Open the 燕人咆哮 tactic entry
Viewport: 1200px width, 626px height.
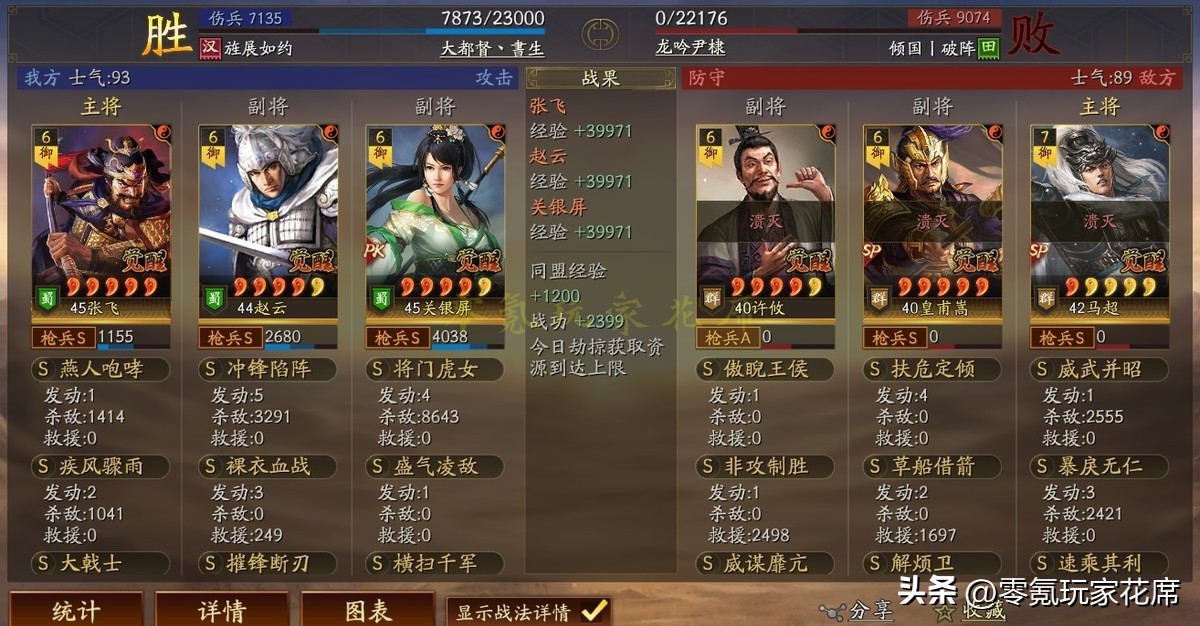(x=101, y=370)
